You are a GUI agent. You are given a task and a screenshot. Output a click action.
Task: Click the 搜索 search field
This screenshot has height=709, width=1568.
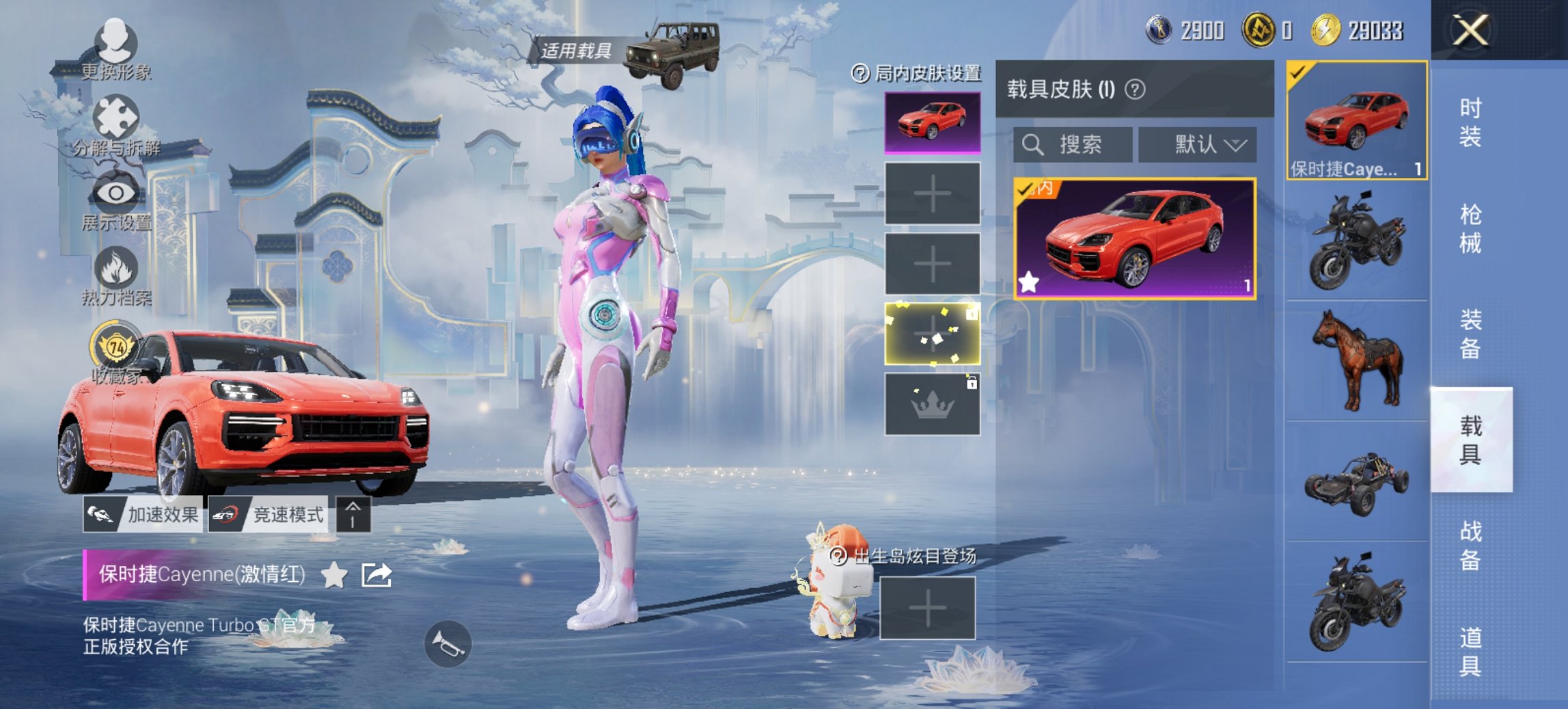1072,144
